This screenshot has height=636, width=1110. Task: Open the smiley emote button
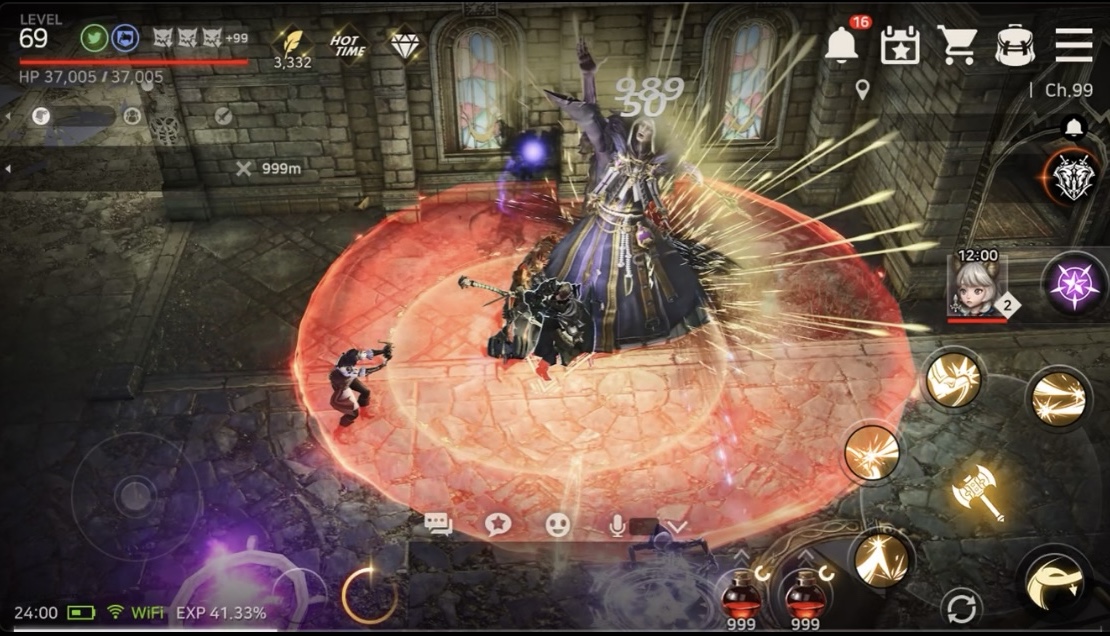558,524
